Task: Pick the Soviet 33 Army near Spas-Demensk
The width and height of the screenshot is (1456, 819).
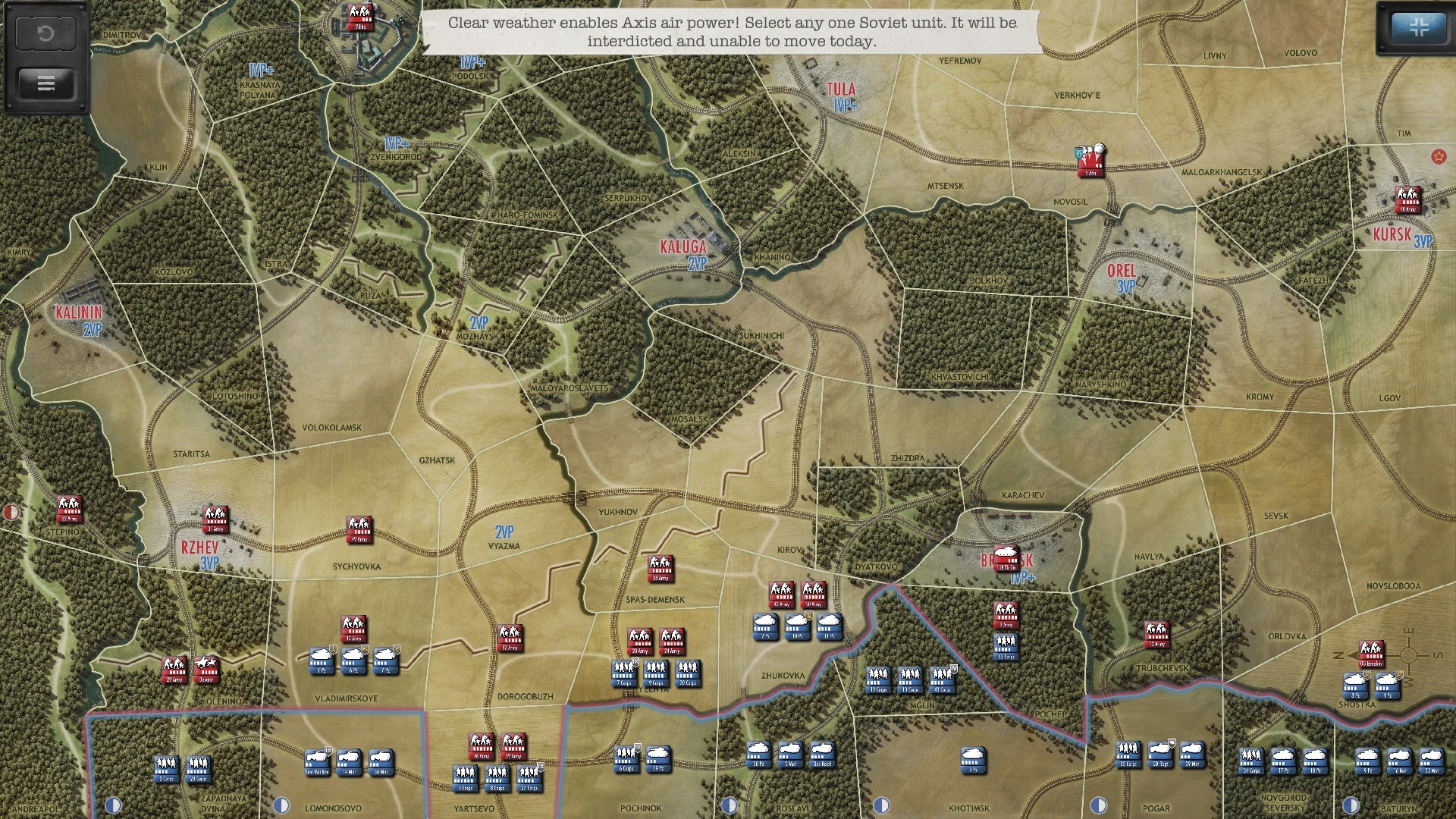Action: coord(661,568)
